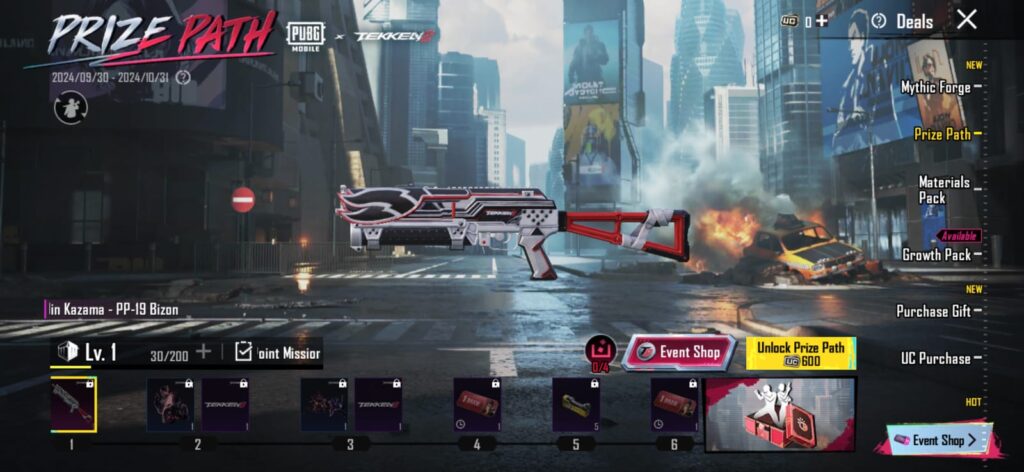The image size is (1024, 472).
Task: Open the Growth Pack tab
Action: coord(936,255)
